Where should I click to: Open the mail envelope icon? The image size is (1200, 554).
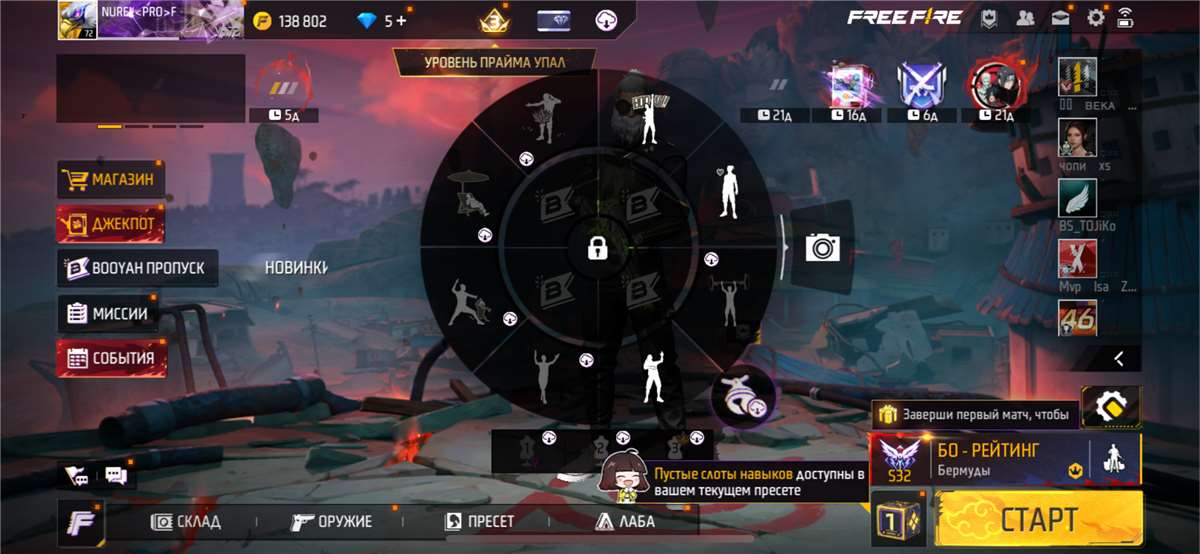pos(1060,17)
